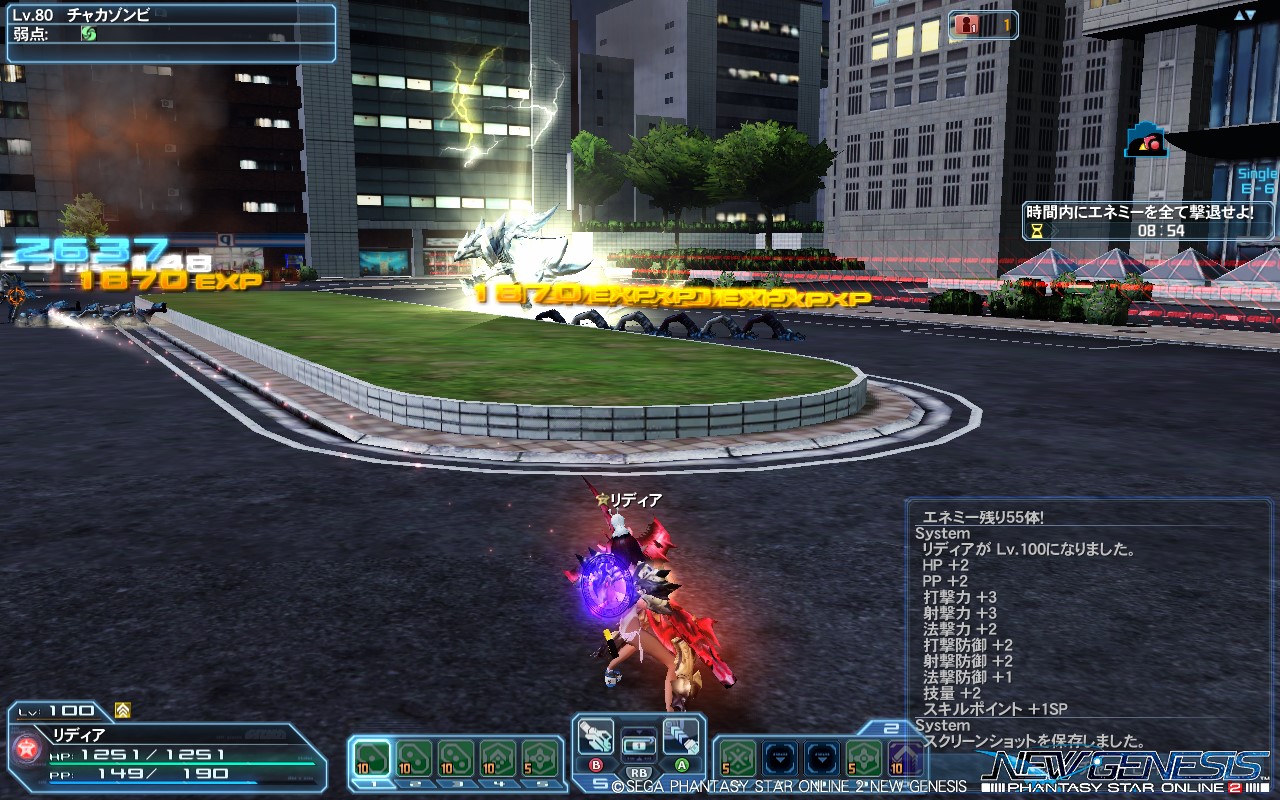Click the yellow class rank chevron beside Lv.100
The image size is (1280, 800).
(121, 711)
